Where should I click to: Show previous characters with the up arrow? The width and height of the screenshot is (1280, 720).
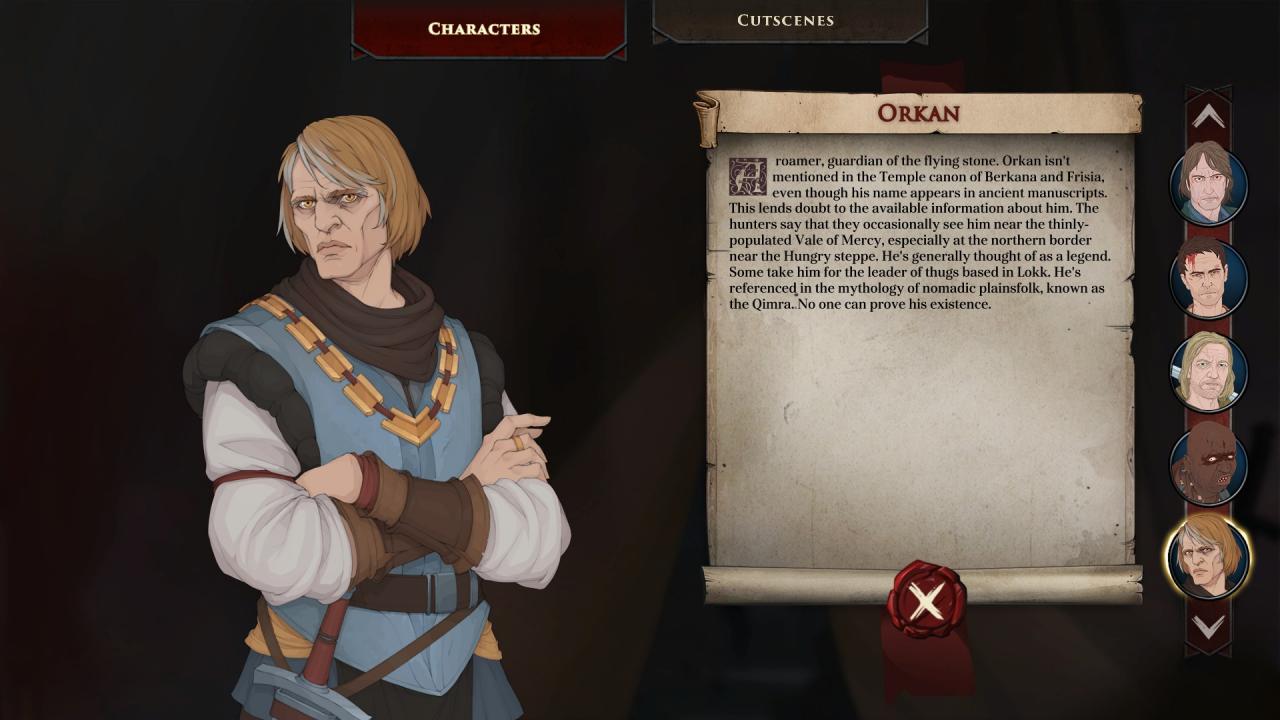1208,117
